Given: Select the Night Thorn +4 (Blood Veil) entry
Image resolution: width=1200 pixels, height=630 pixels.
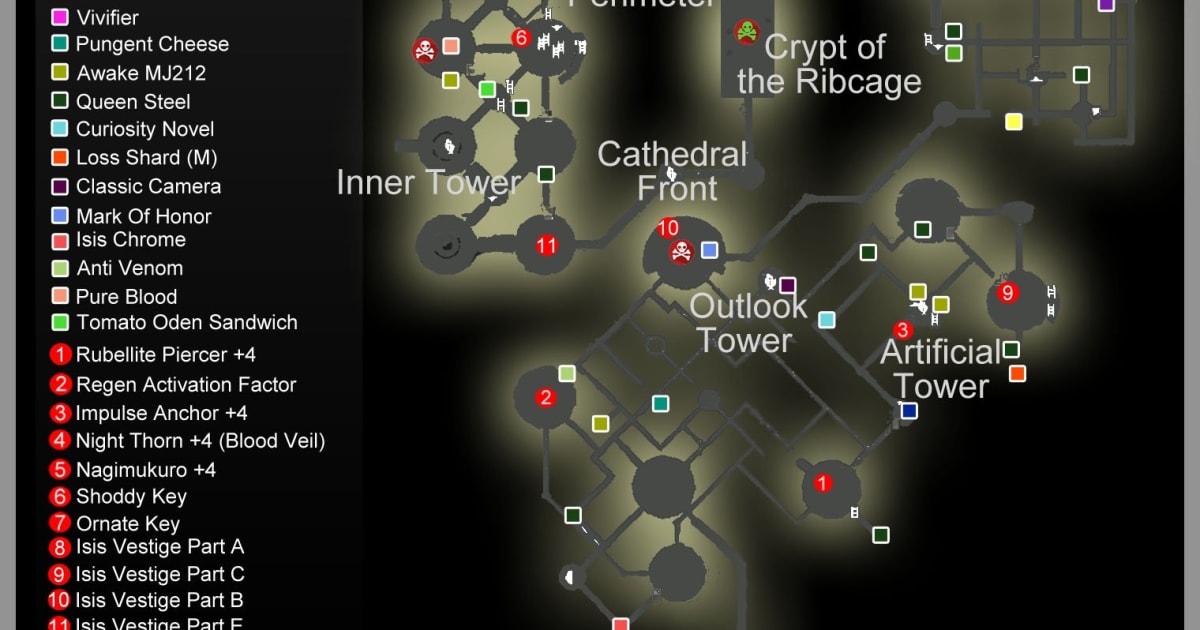Looking at the screenshot, I should coord(200,440).
